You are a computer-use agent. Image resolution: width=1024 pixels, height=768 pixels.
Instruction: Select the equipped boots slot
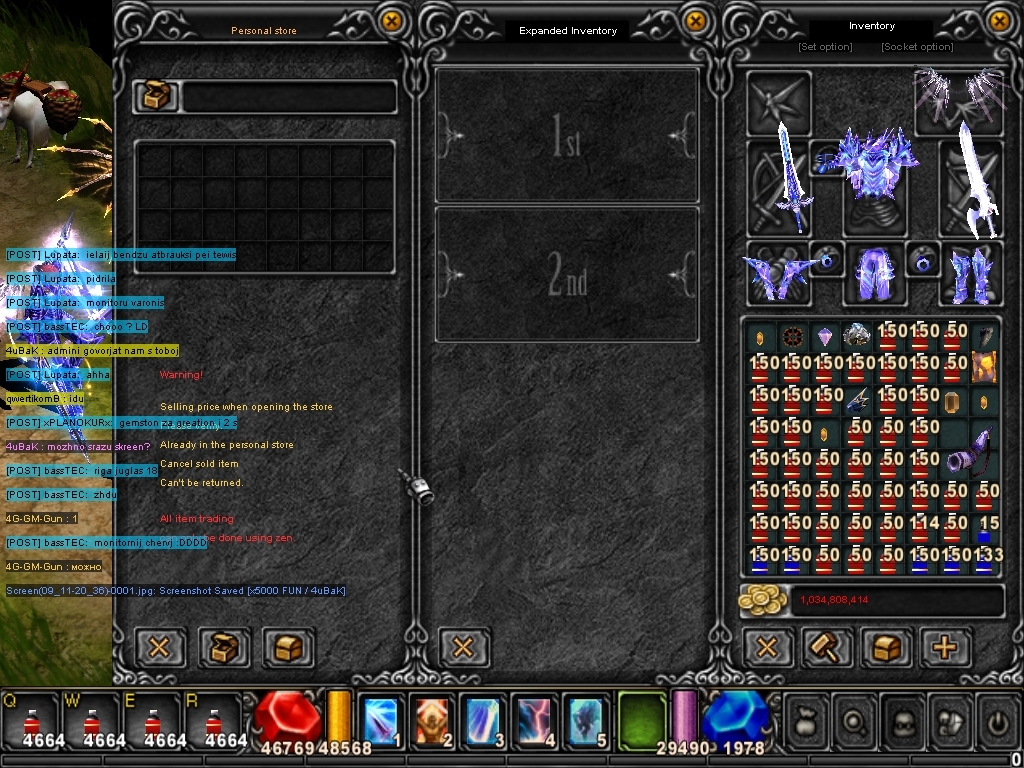pyautogui.click(x=970, y=274)
